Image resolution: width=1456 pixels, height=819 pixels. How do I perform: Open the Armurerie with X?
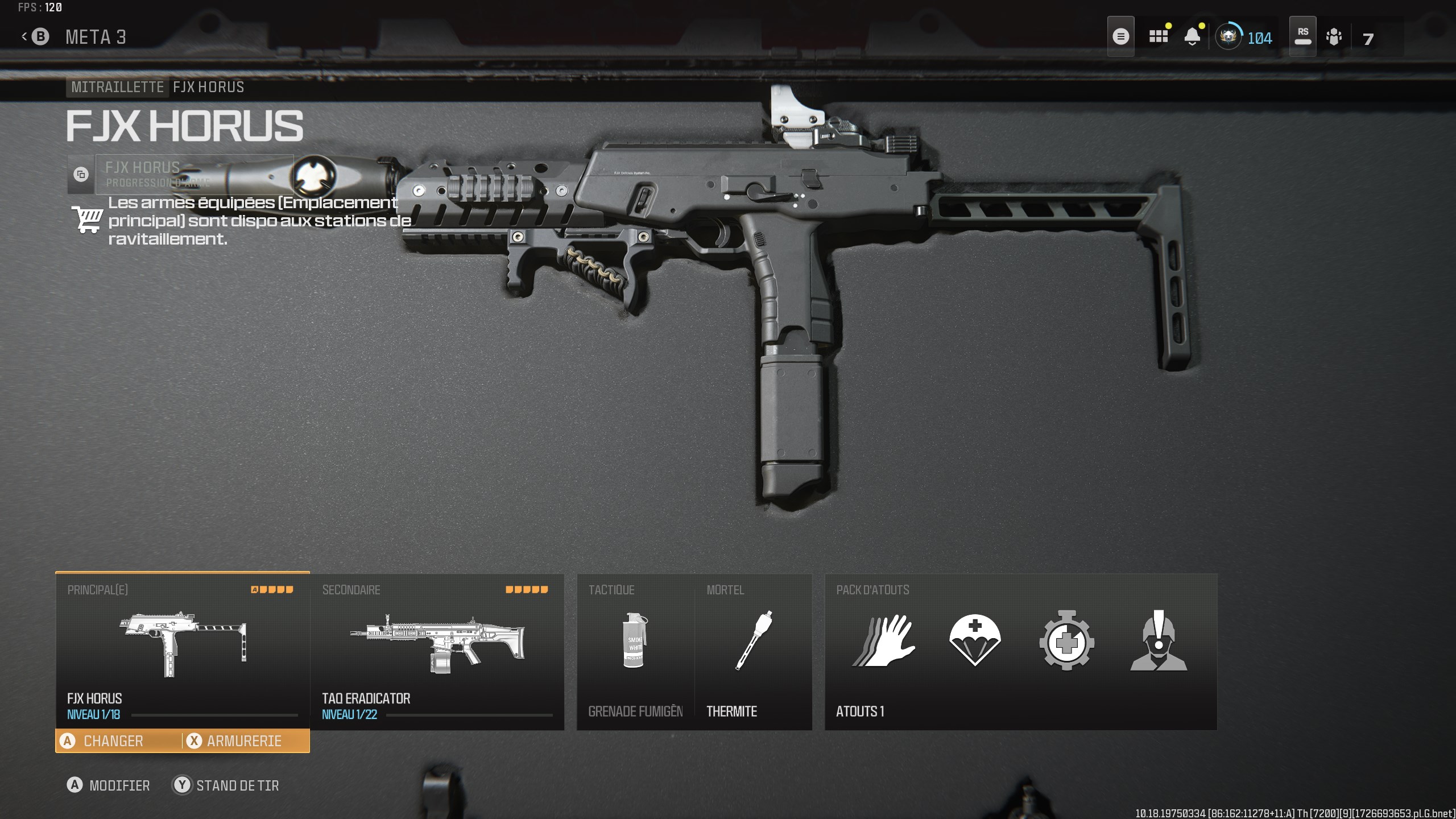(245, 741)
